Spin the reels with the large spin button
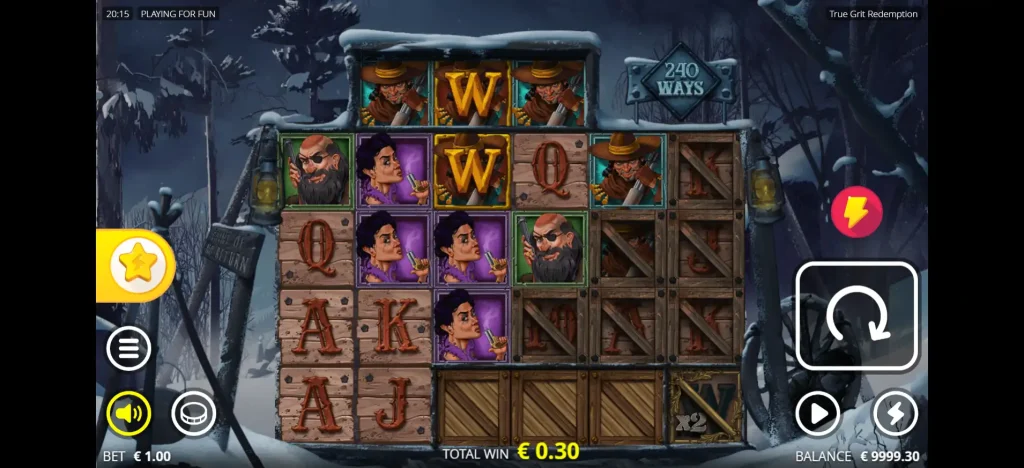 point(856,316)
